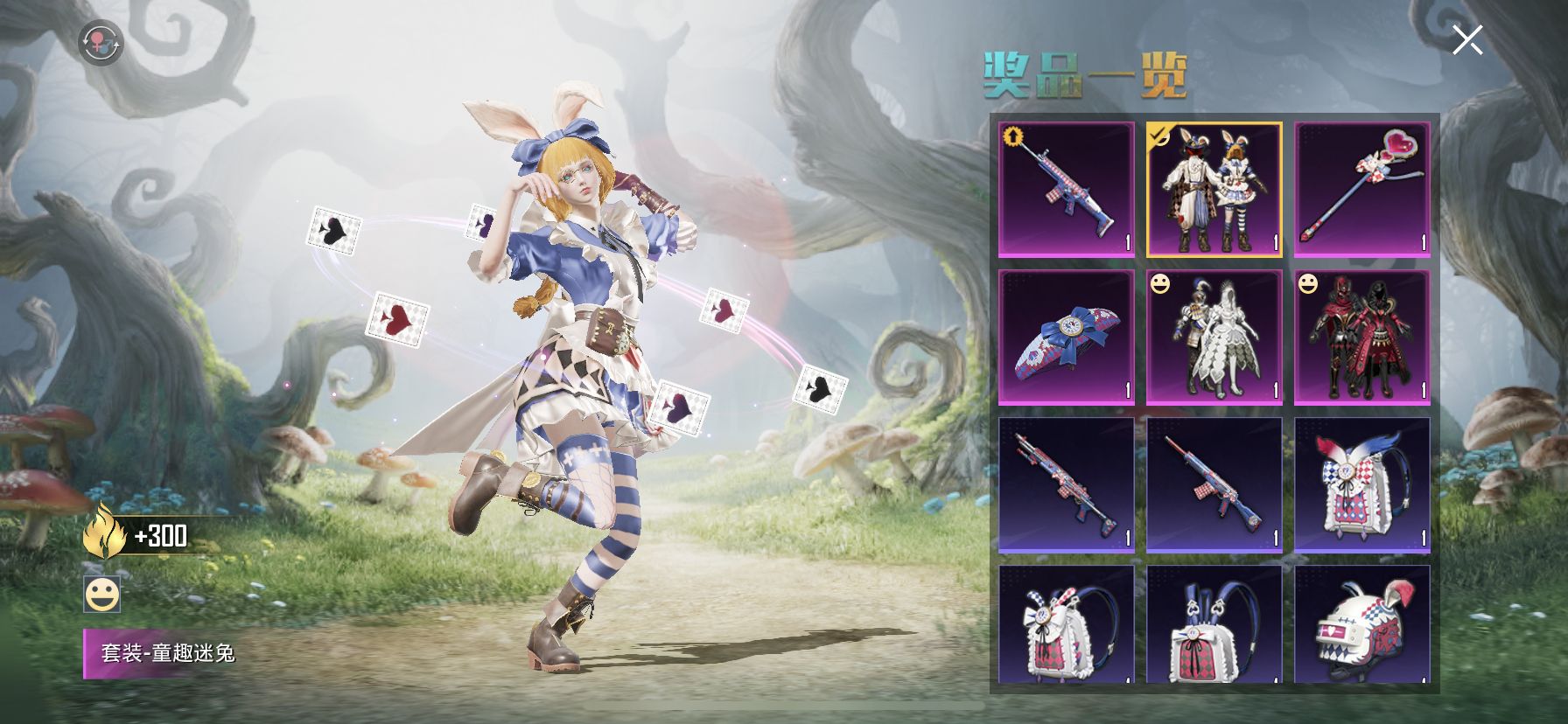Select the bunny-eared white helmet prize
Viewport: 1568px width, 724px height.
pyautogui.click(x=1361, y=624)
